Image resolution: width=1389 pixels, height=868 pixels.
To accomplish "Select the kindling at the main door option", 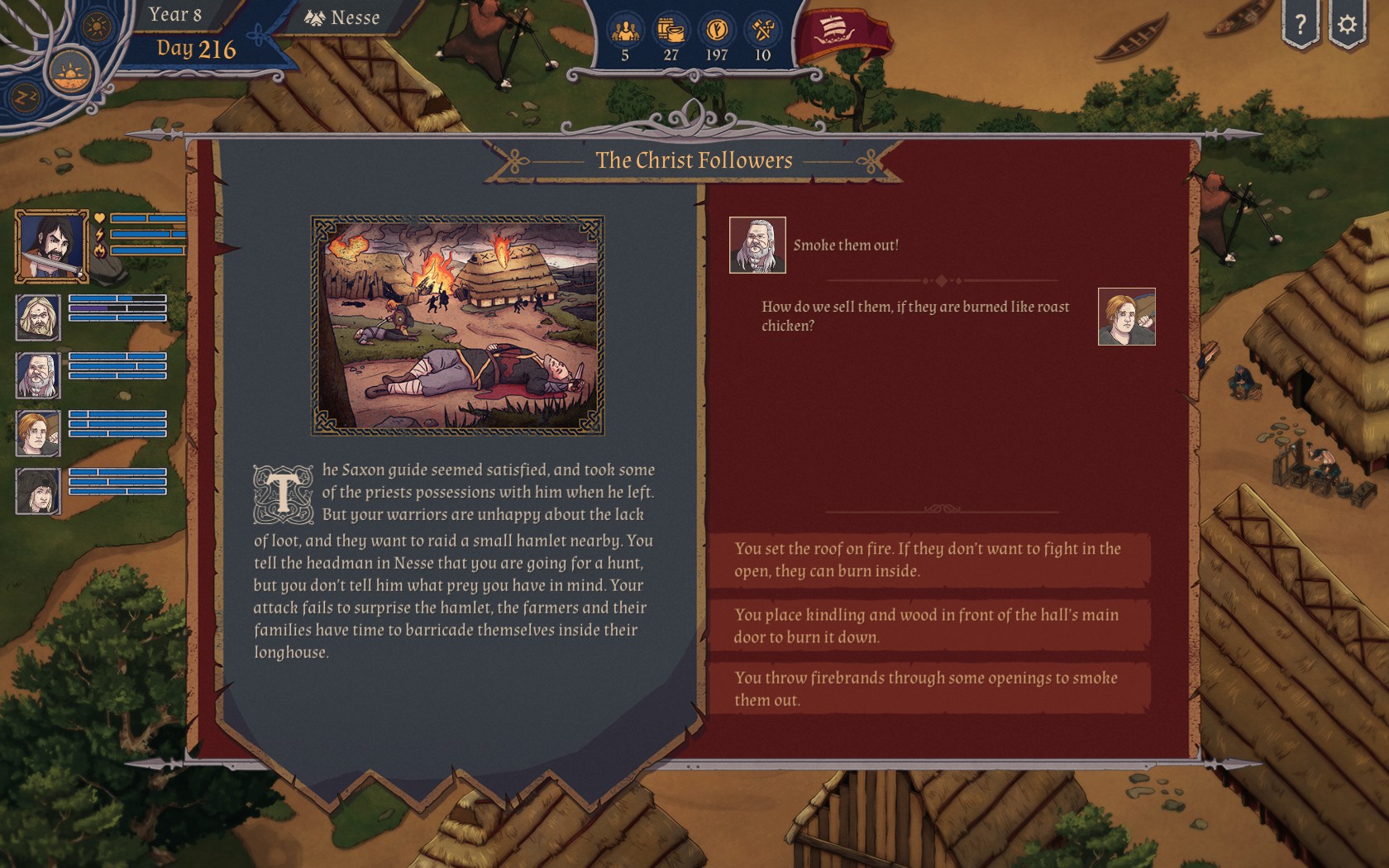I will (928, 626).
